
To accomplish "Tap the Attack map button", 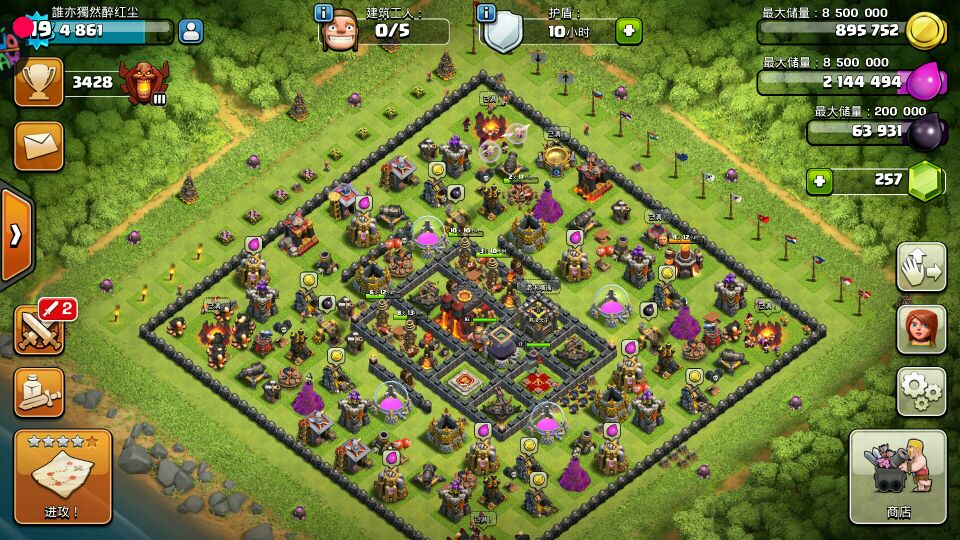I will (62, 476).
